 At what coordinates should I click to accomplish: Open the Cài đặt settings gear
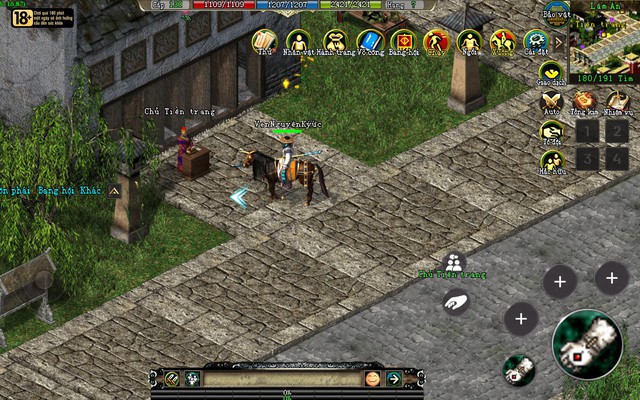coord(536,41)
